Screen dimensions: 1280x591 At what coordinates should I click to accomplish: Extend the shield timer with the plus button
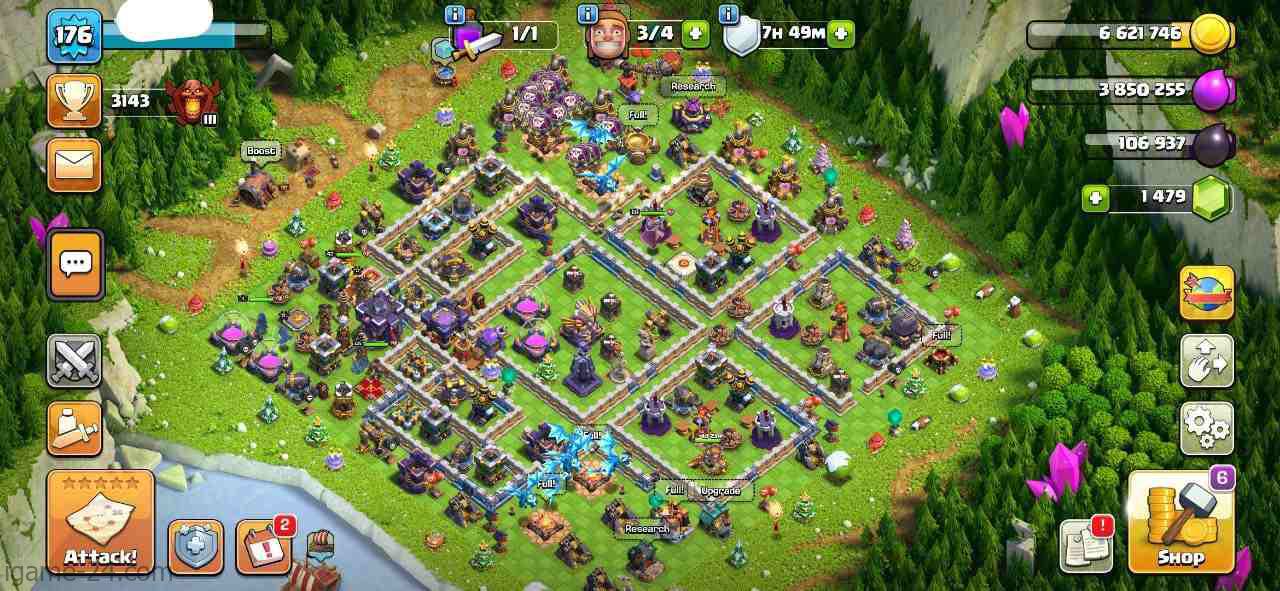[x=841, y=33]
